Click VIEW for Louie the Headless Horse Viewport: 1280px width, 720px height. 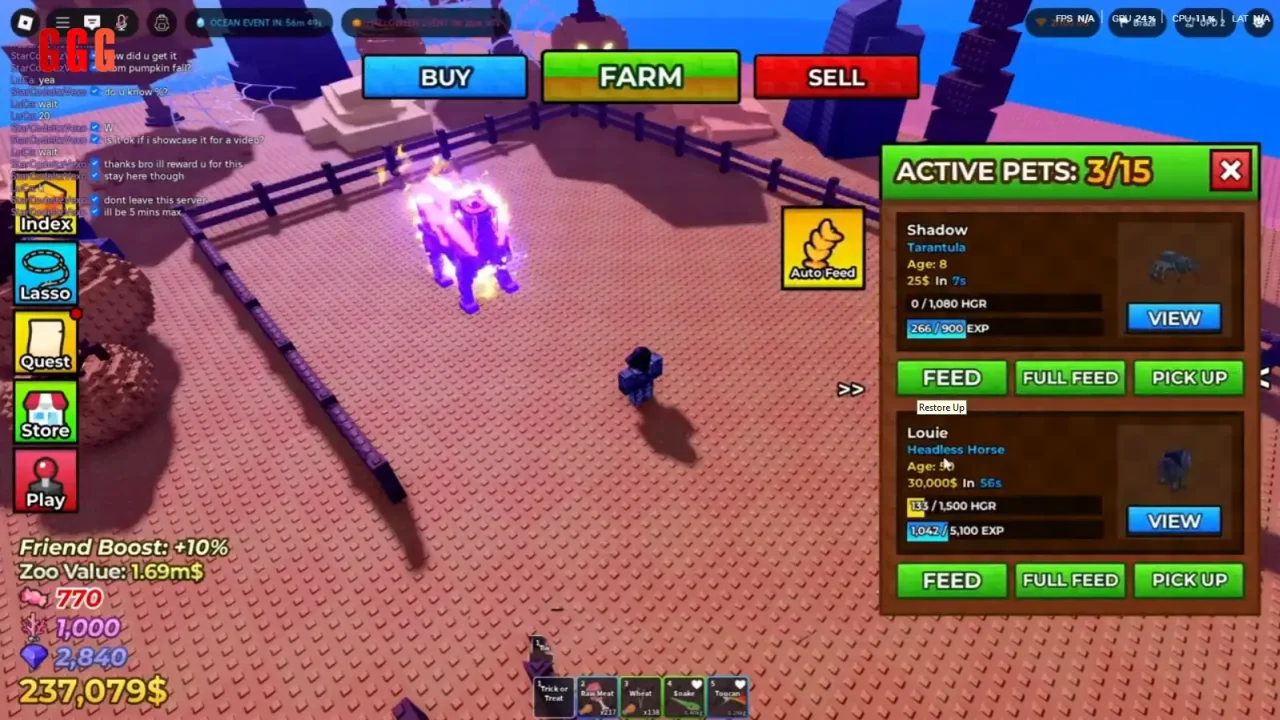1173,520
